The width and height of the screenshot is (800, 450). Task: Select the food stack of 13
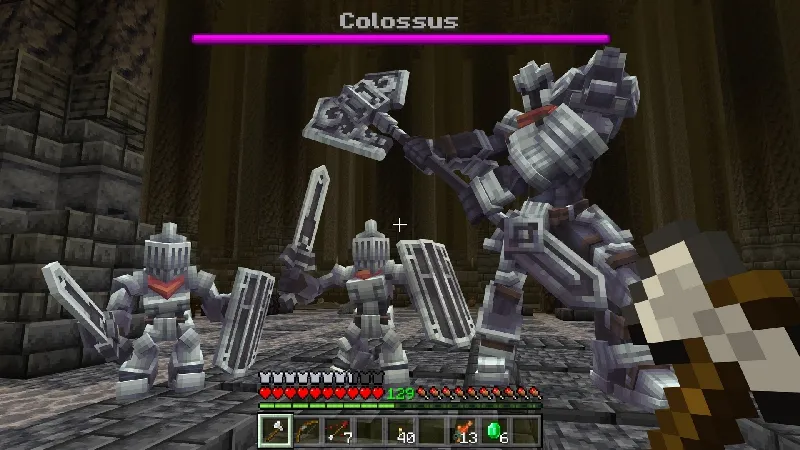click(462, 430)
